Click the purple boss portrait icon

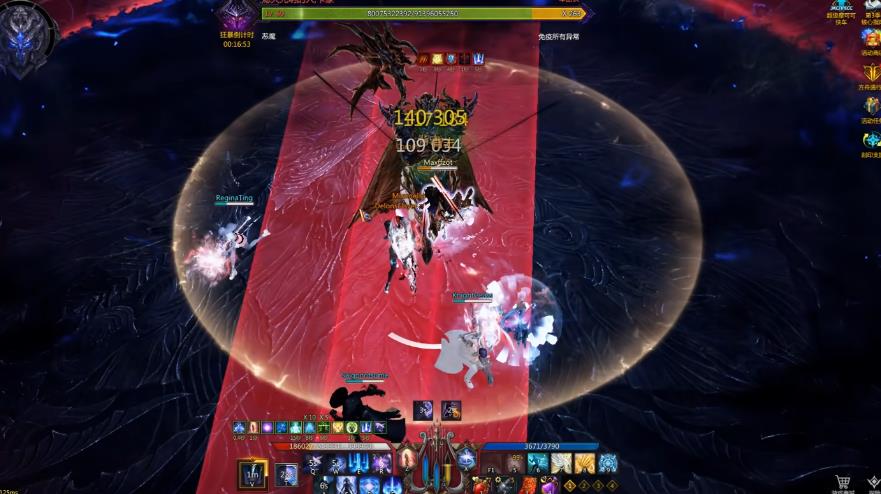pyautogui.click(x=238, y=16)
